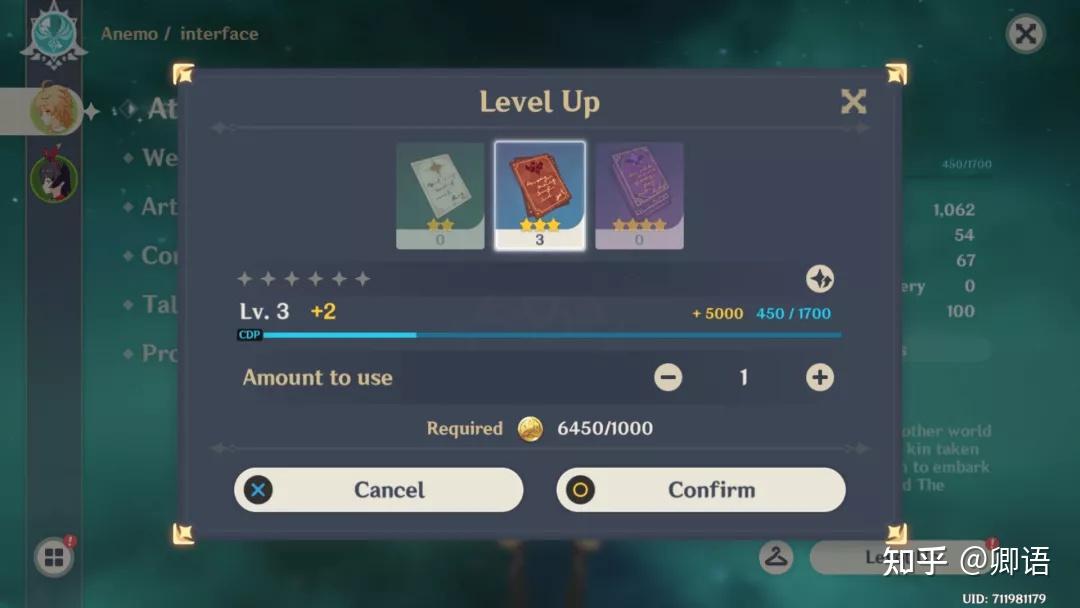Viewport: 1080px width, 608px height.
Task: Confirm the level up
Action: click(701, 490)
